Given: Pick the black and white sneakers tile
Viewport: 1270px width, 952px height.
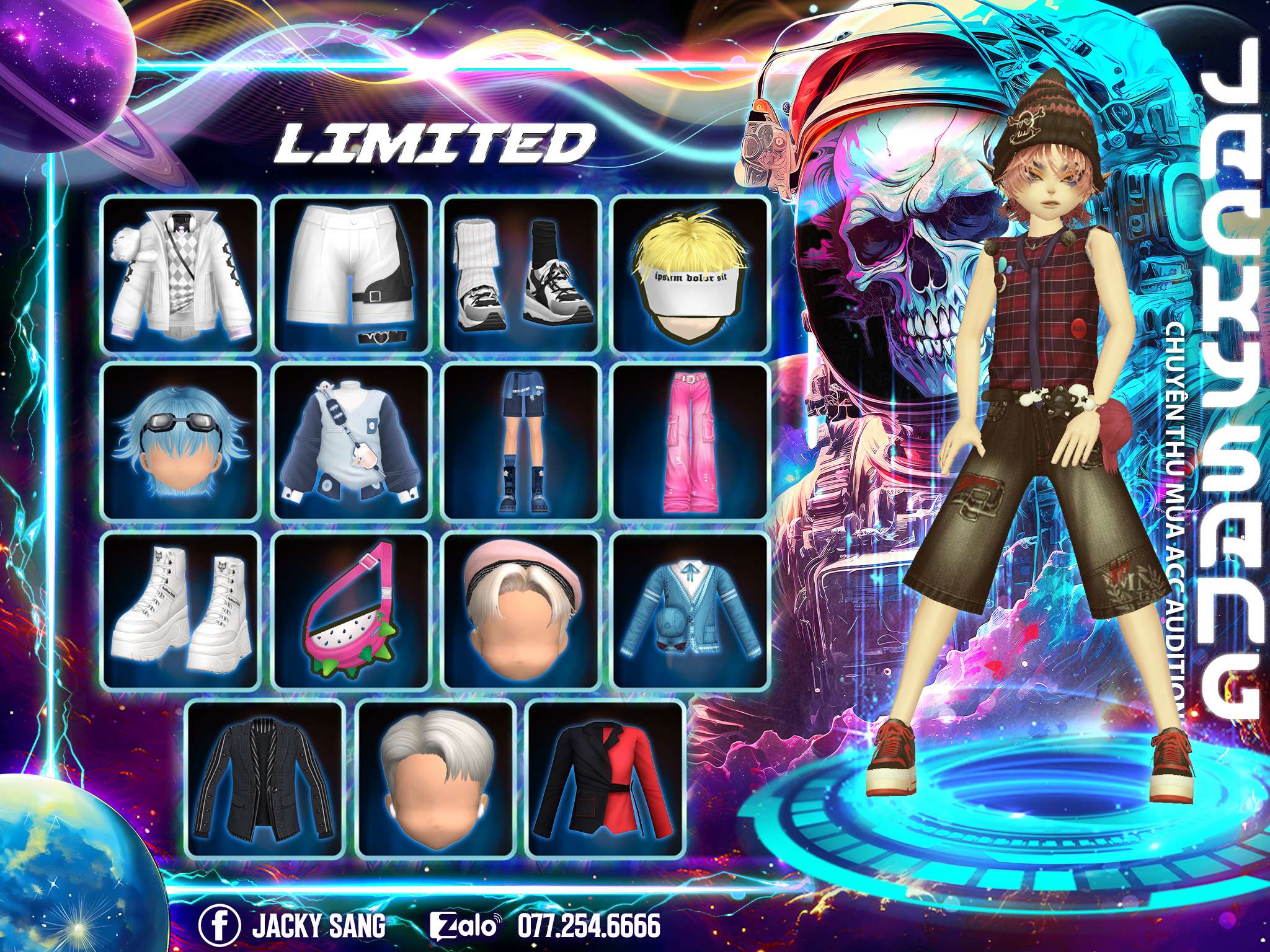Looking at the screenshot, I should tap(522, 274).
